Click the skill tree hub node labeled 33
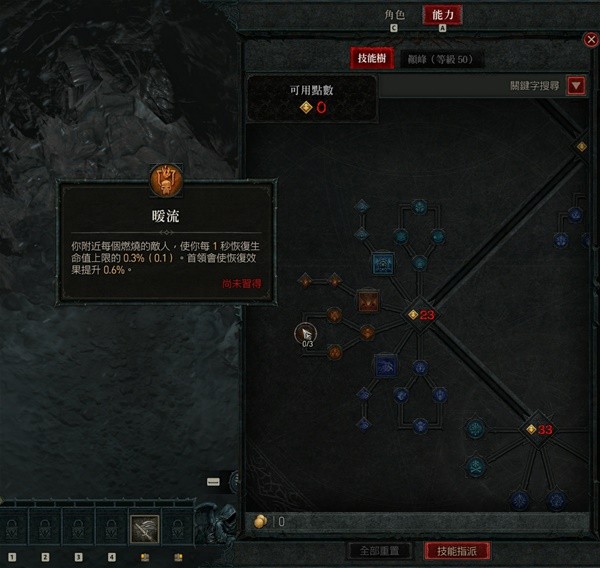 pyautogui.click(x=532, y=429)
